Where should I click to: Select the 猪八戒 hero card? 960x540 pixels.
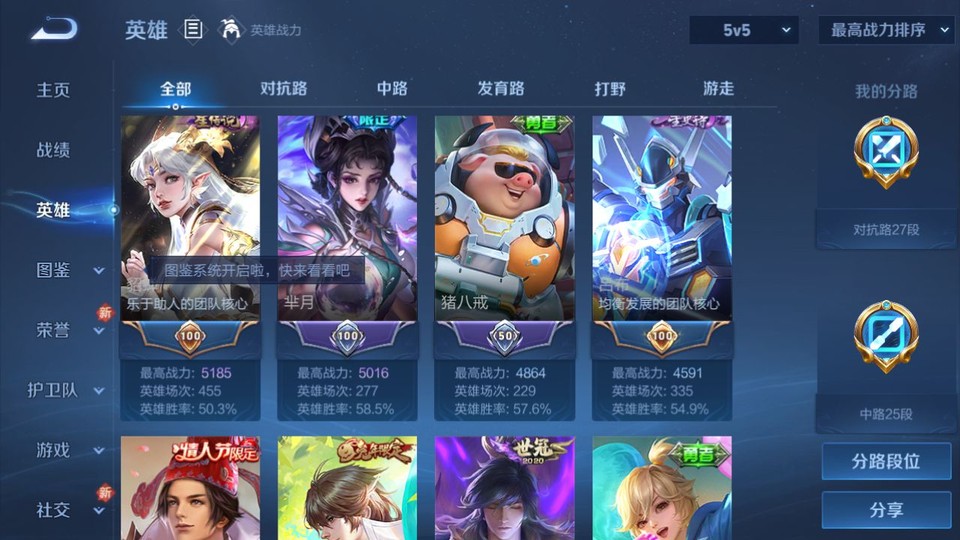(504, 220)
